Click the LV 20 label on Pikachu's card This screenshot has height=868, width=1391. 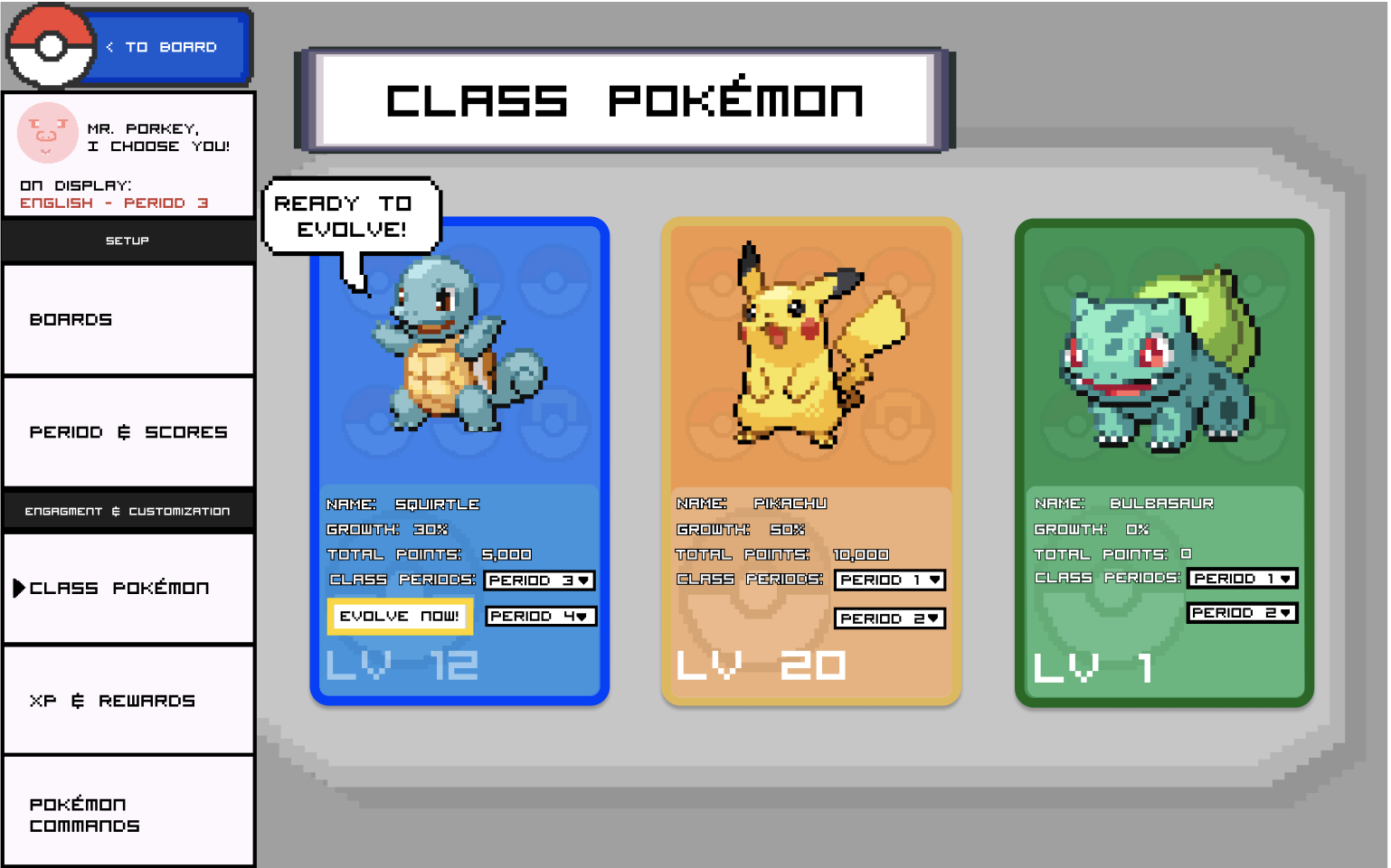pyautogui.click(x=760, y=666)
